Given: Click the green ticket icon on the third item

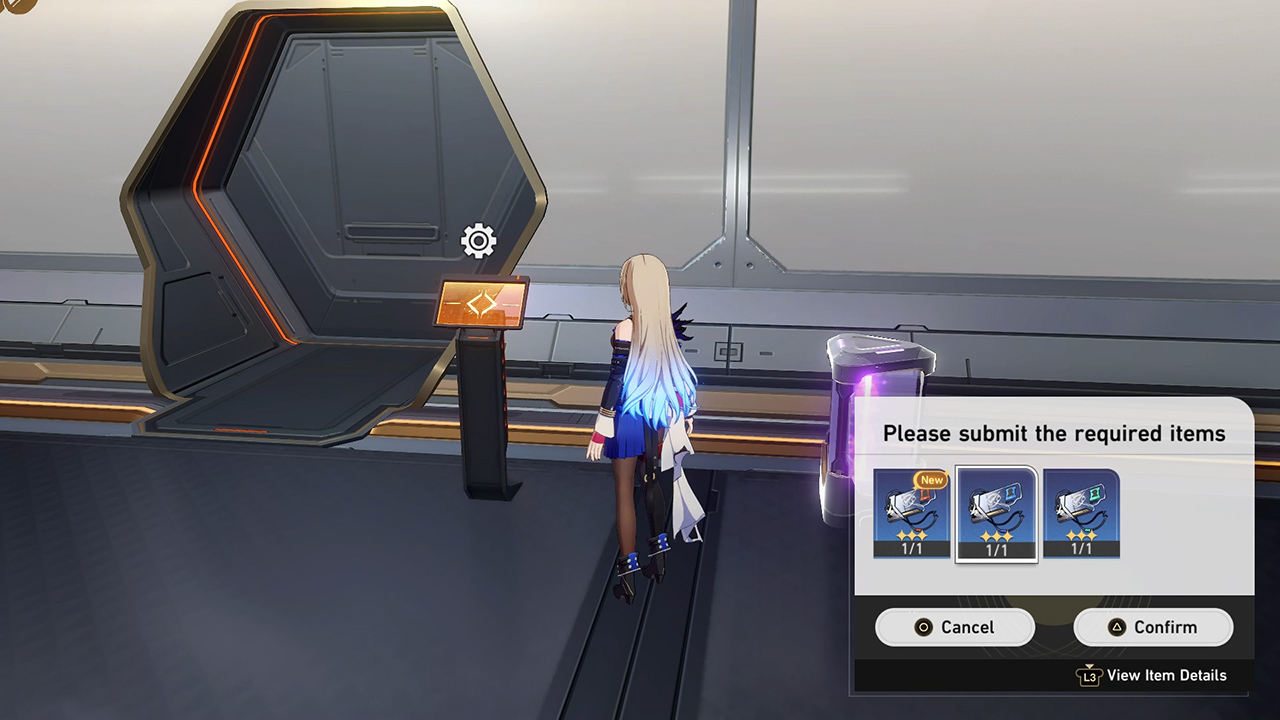Looking at the screenshot, I should [x=1095, y=494].
